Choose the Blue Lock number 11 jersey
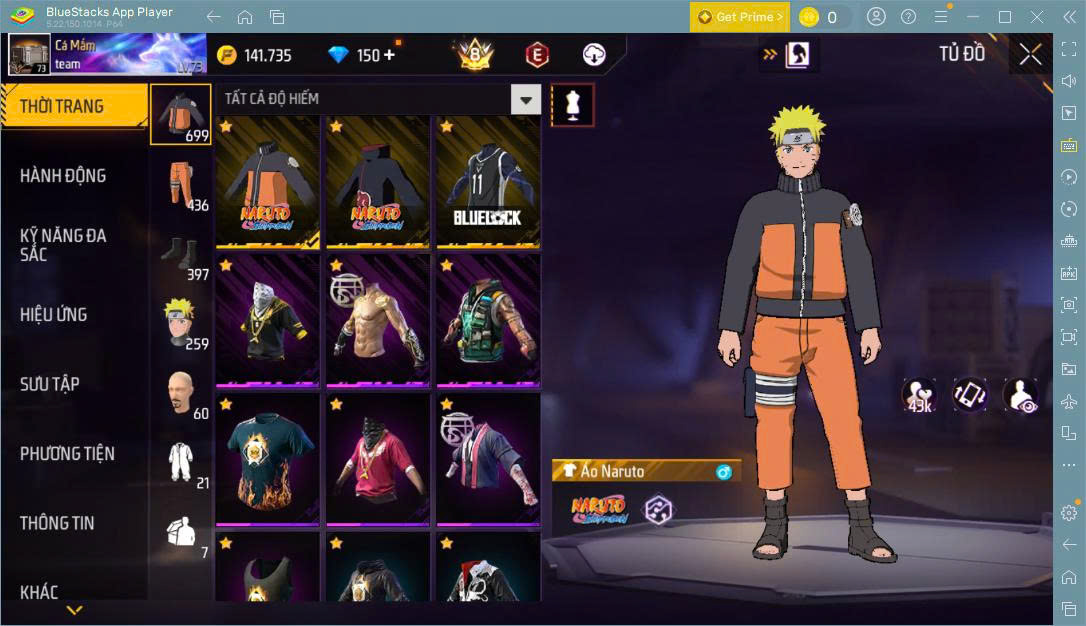Image resolution: width=1086 pixels, height=626 pixels. [x=487, y=182]
